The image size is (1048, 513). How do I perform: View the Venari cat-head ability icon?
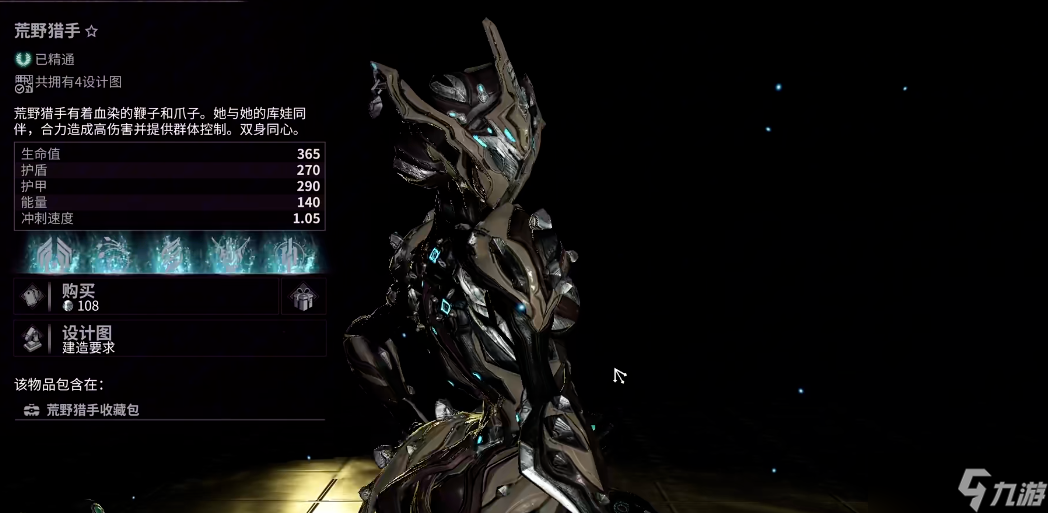228,254
